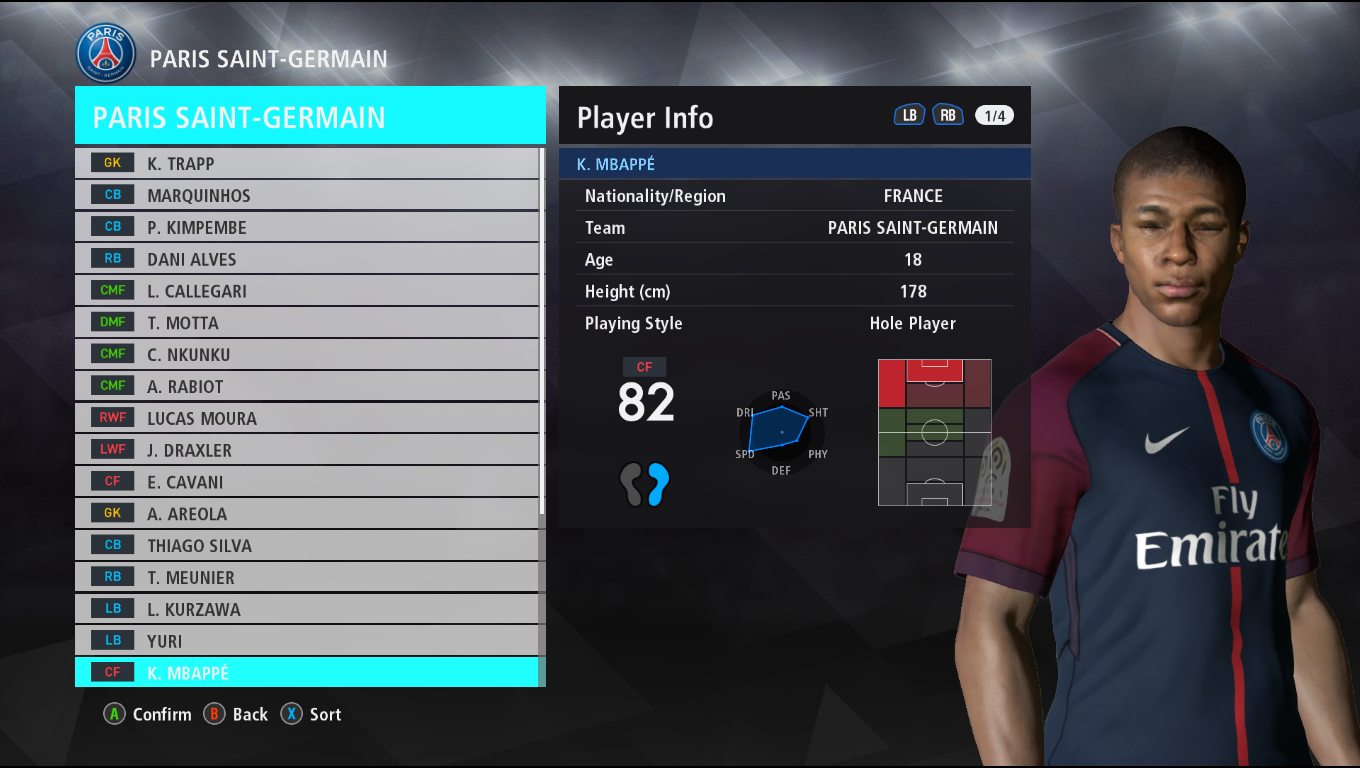Click the PSG club crest in the header
The image size is (1360, 768).
coord(105,52)
